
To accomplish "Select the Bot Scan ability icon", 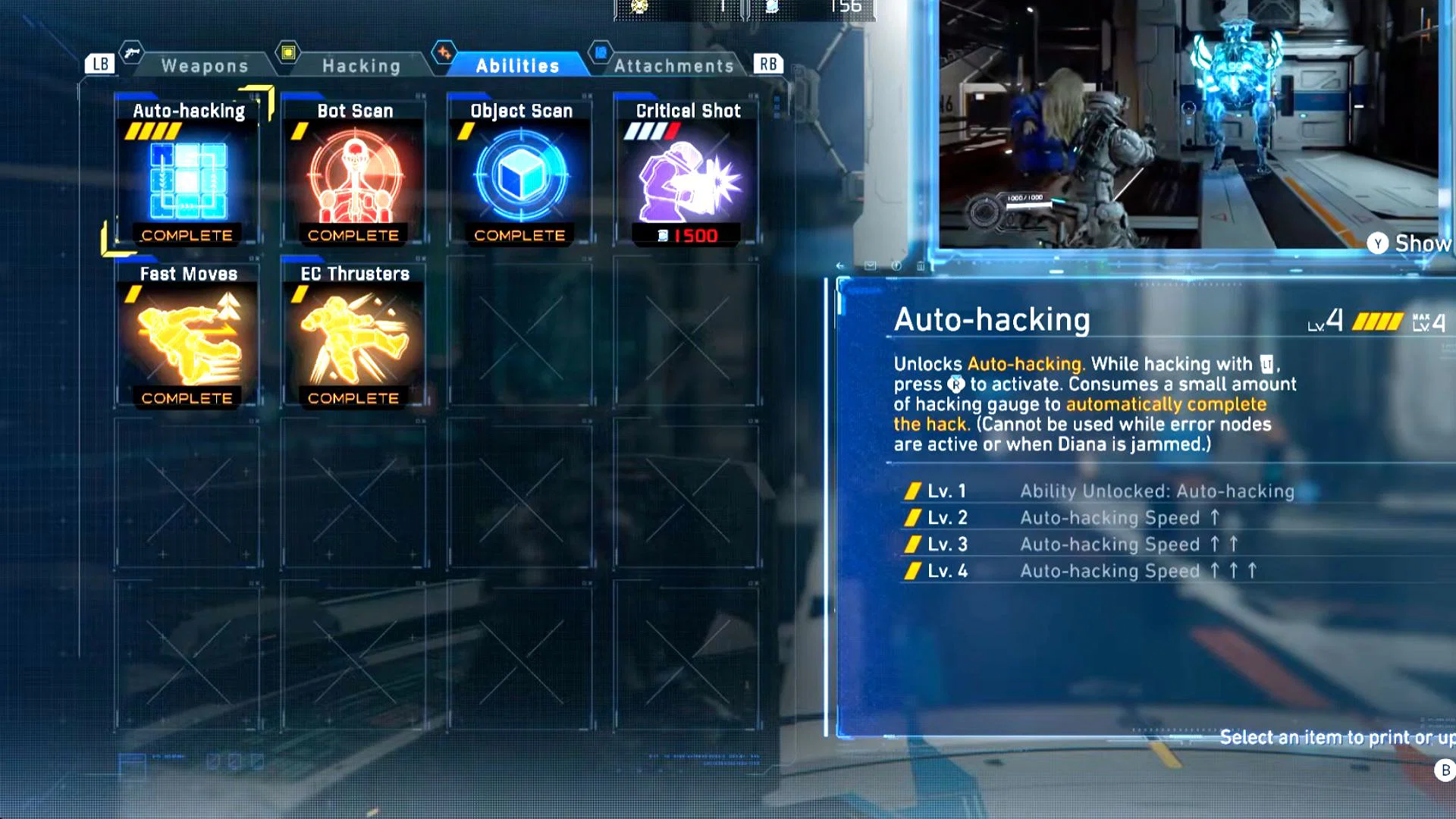I will [353, 178].
